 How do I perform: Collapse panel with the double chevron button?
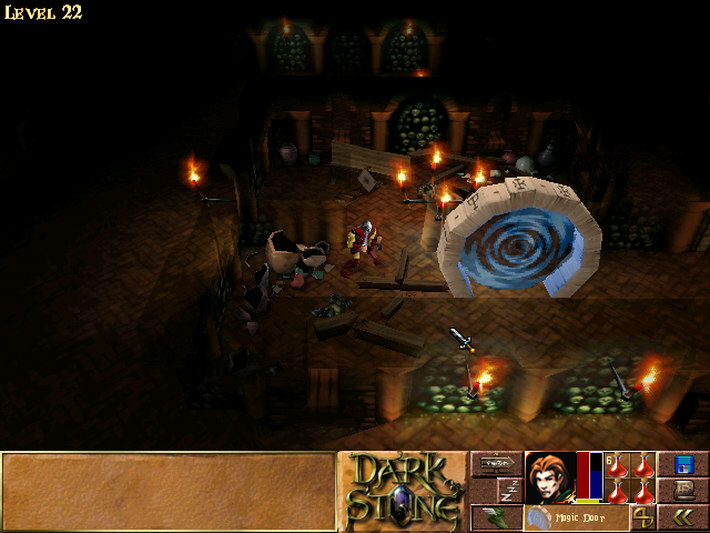(x=684, y=517)
